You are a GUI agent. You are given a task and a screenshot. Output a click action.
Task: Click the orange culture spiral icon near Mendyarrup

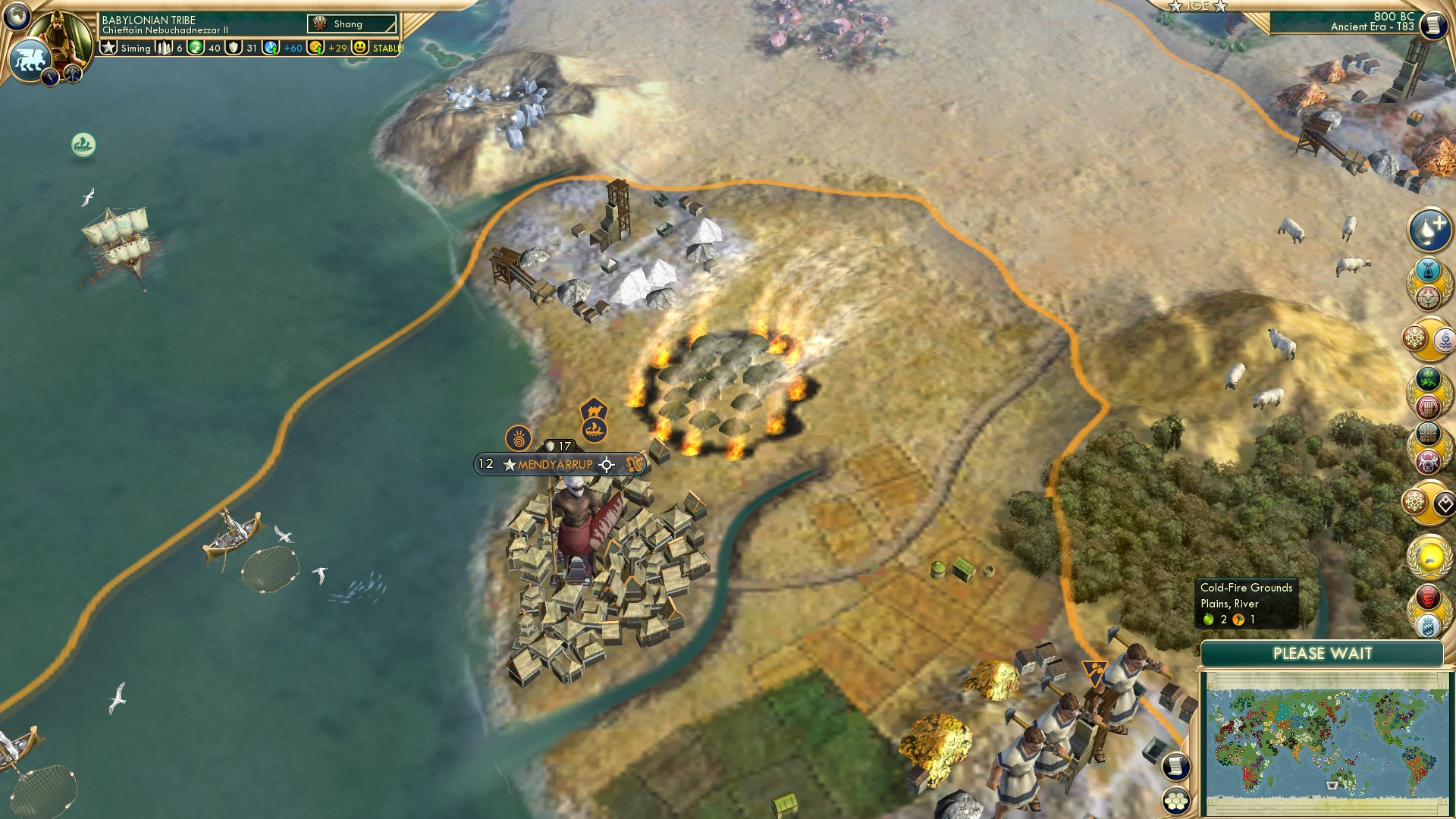tap(518, 438)
